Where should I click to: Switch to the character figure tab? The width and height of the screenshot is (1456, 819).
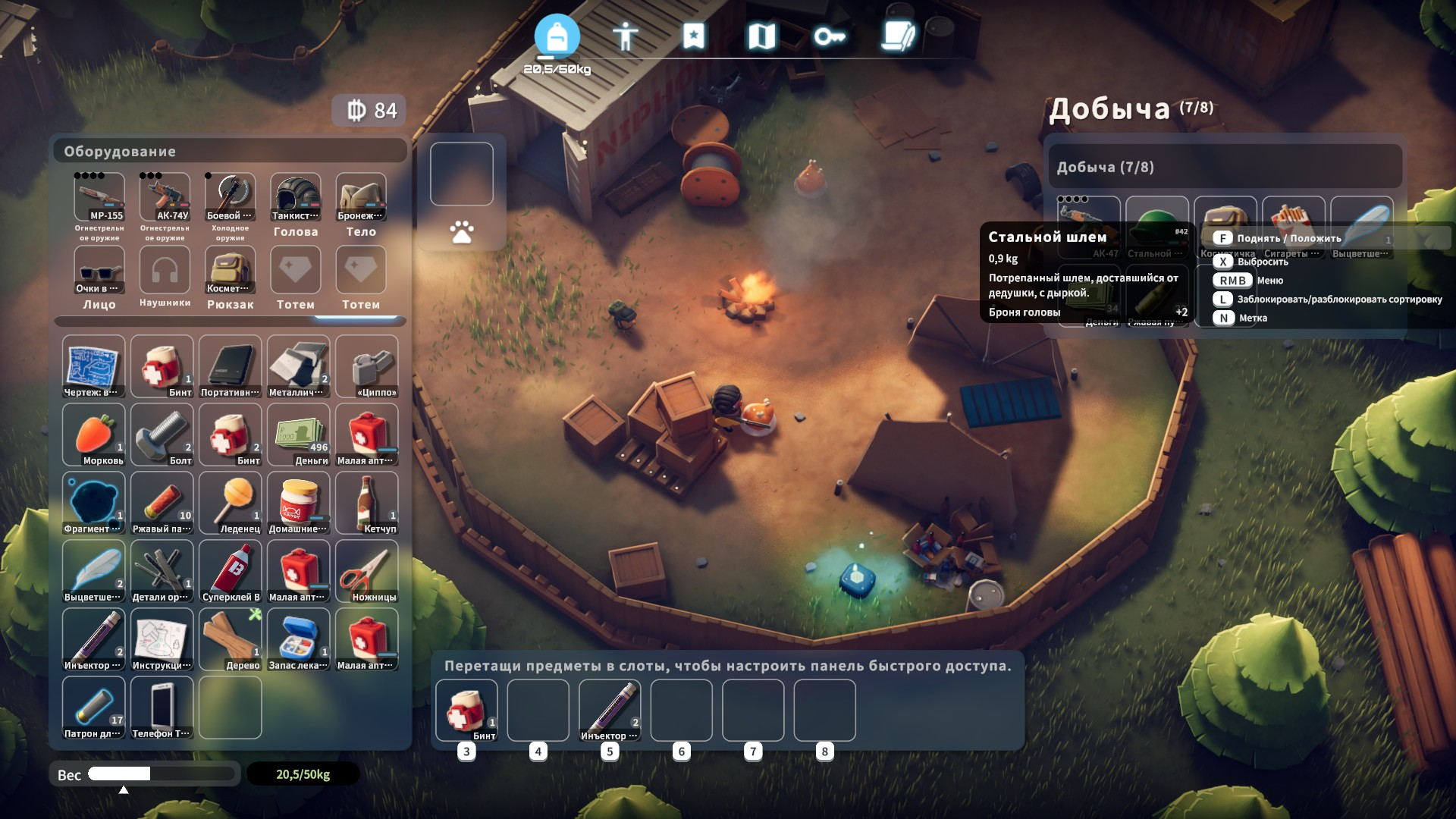tap(625, 36)
